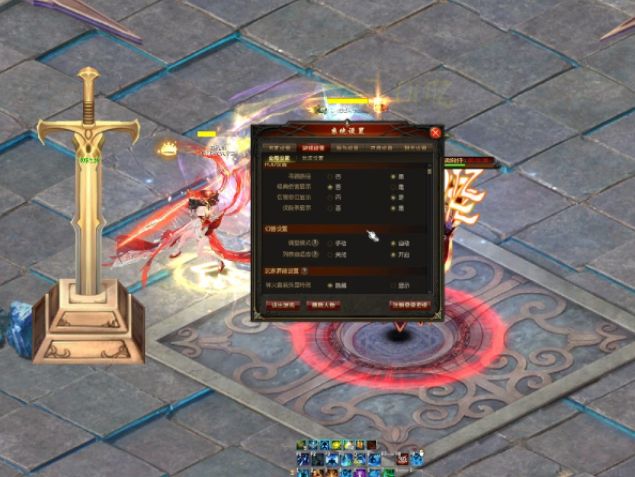Activate the red "30" skill icon
Viewport: 635px width, 477px height.
(x=401, y=459)
